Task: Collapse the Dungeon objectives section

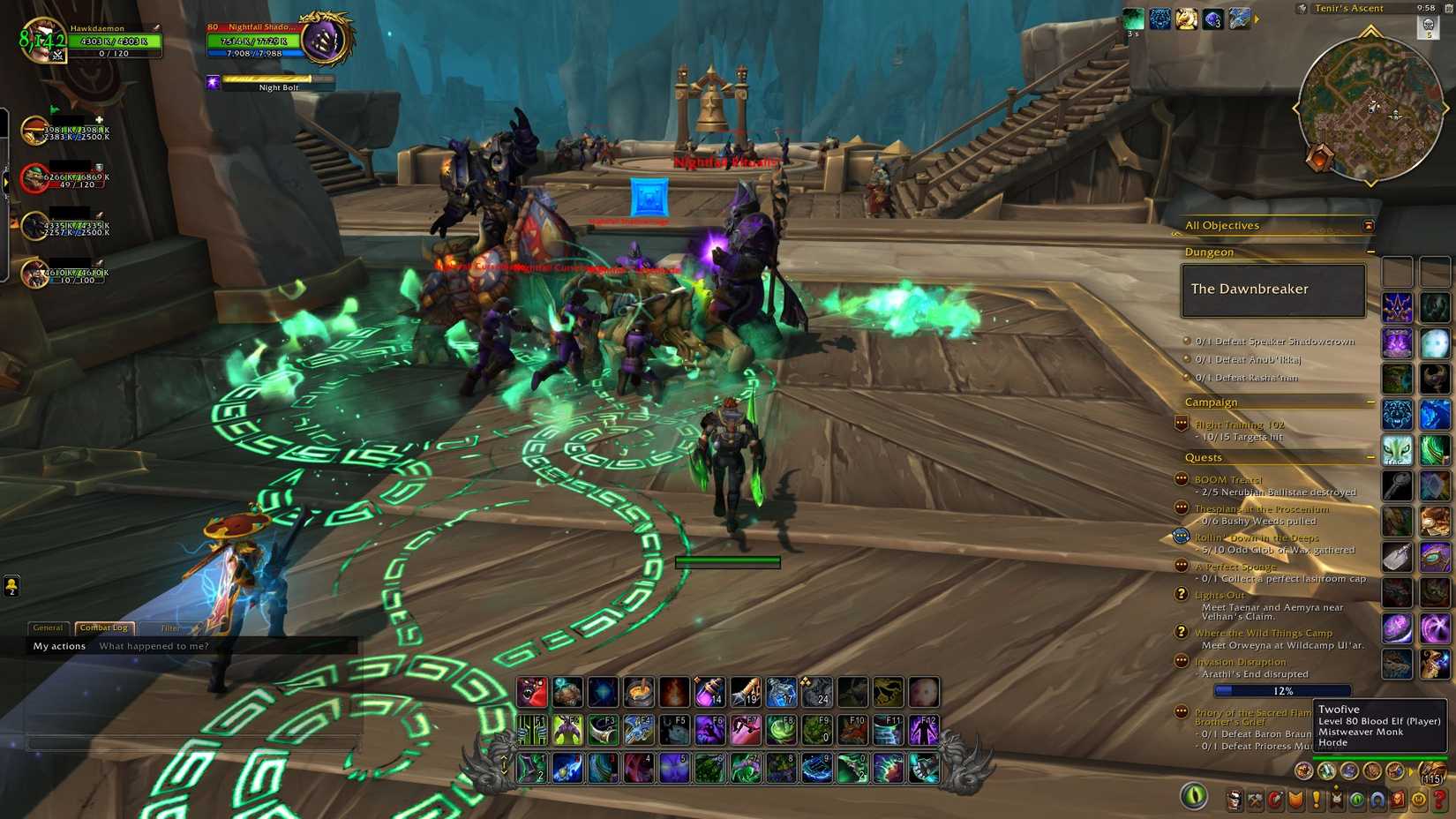Action: (x=1371, y=252)
